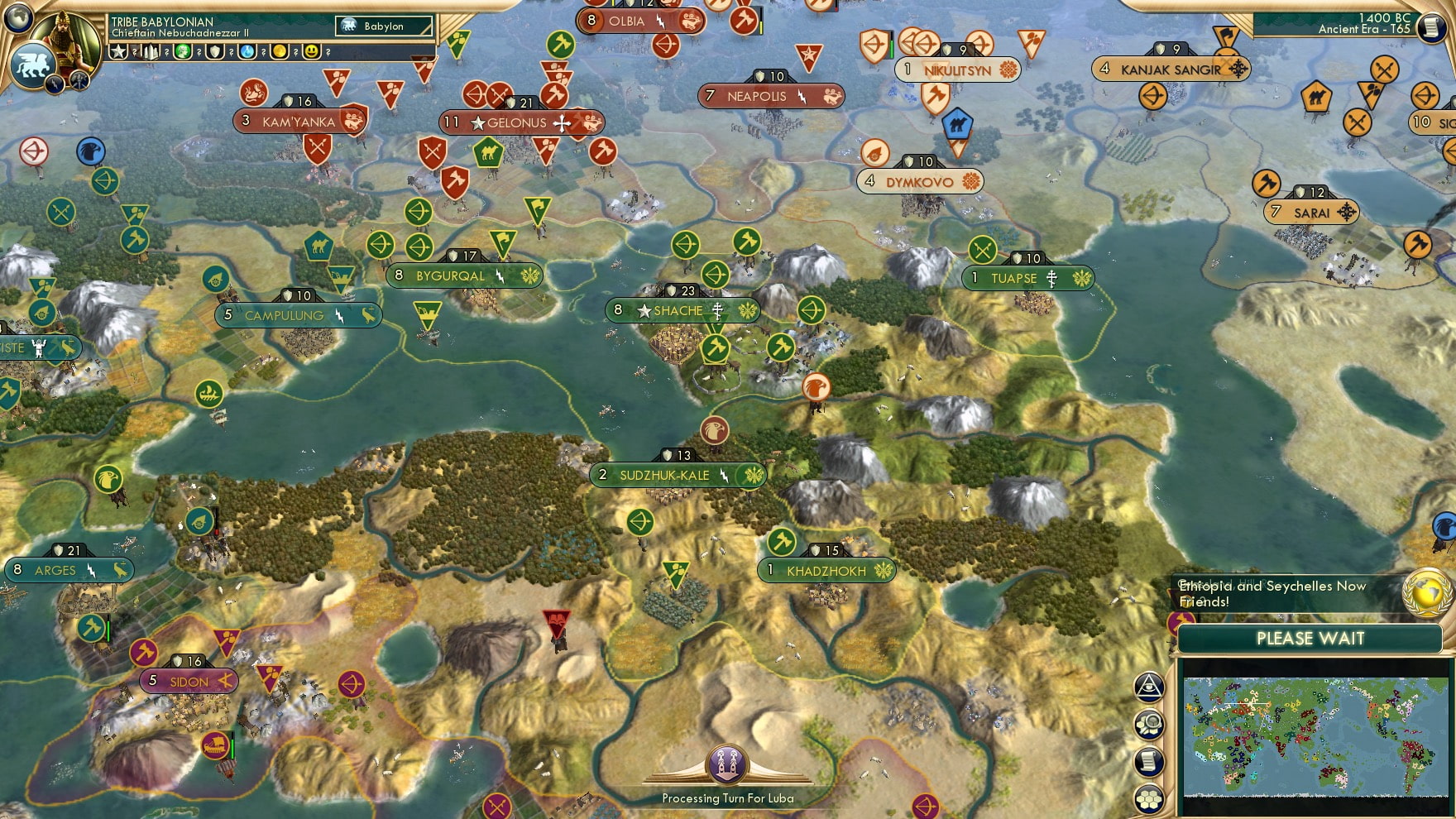The width and height of the screenshot is (1456, 819).
Task: Click the city skyline icon
Action: click(x=151, y=51)
